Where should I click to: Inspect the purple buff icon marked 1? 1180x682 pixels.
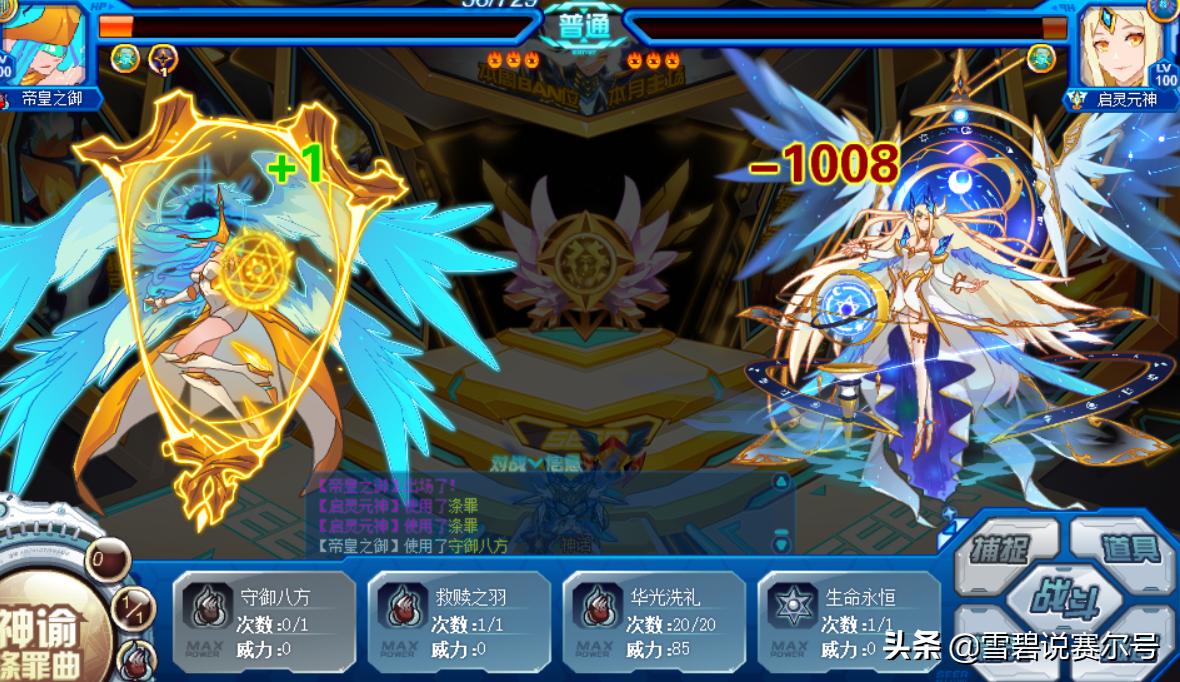point(163,59)
